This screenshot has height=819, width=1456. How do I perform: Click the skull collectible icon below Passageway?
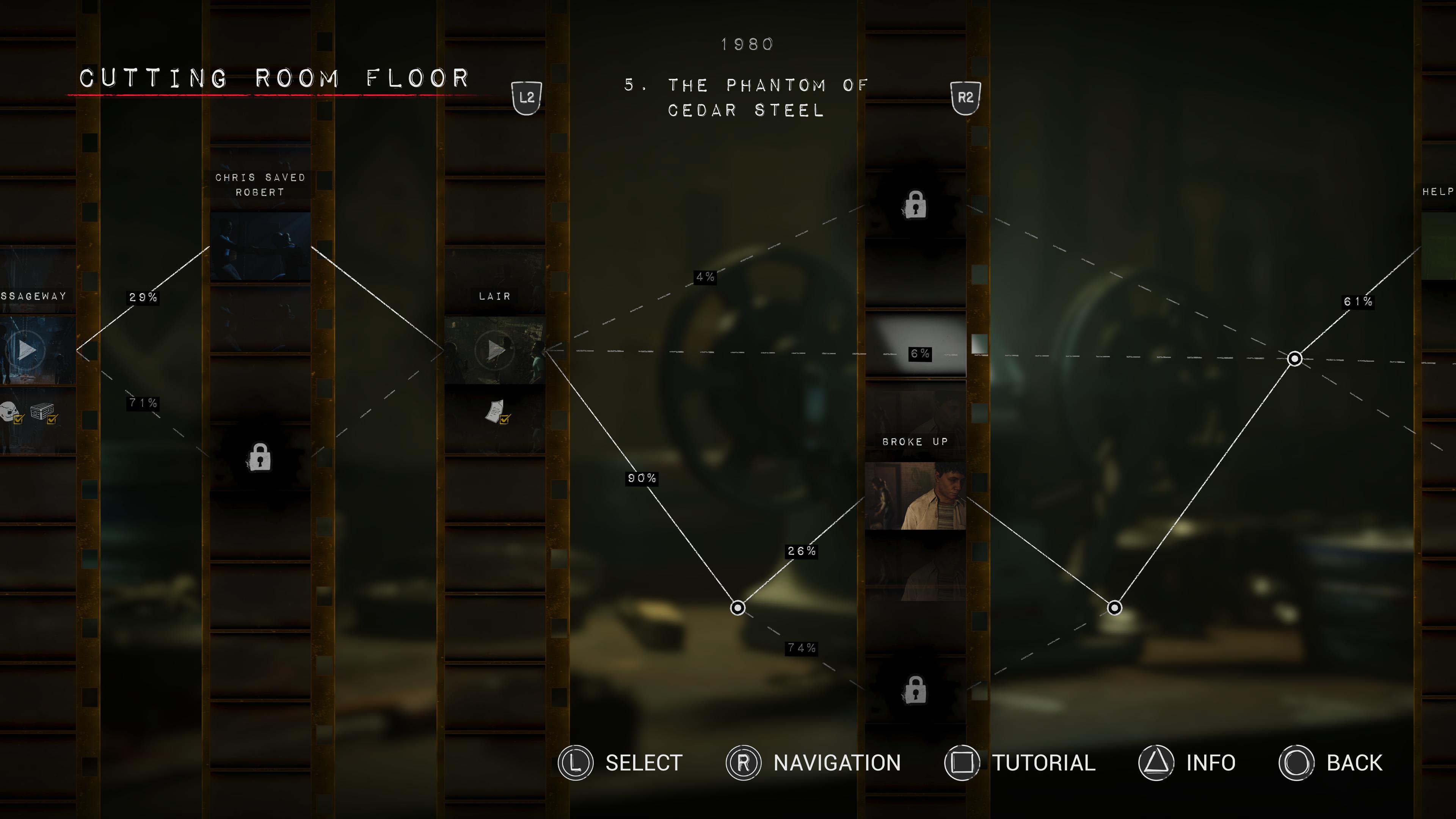click(8, 411)
